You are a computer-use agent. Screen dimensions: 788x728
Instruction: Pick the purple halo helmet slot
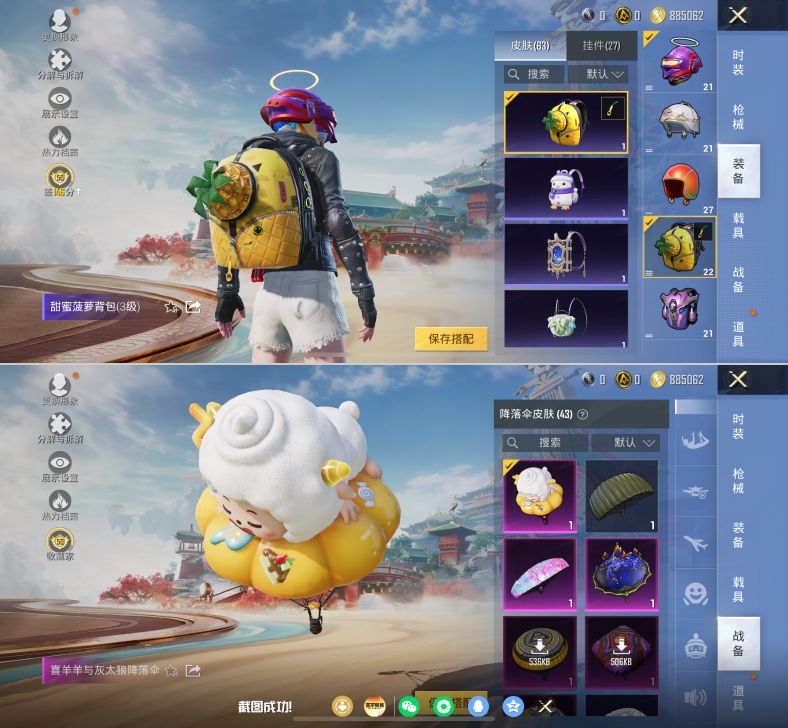tap(680, 62)
